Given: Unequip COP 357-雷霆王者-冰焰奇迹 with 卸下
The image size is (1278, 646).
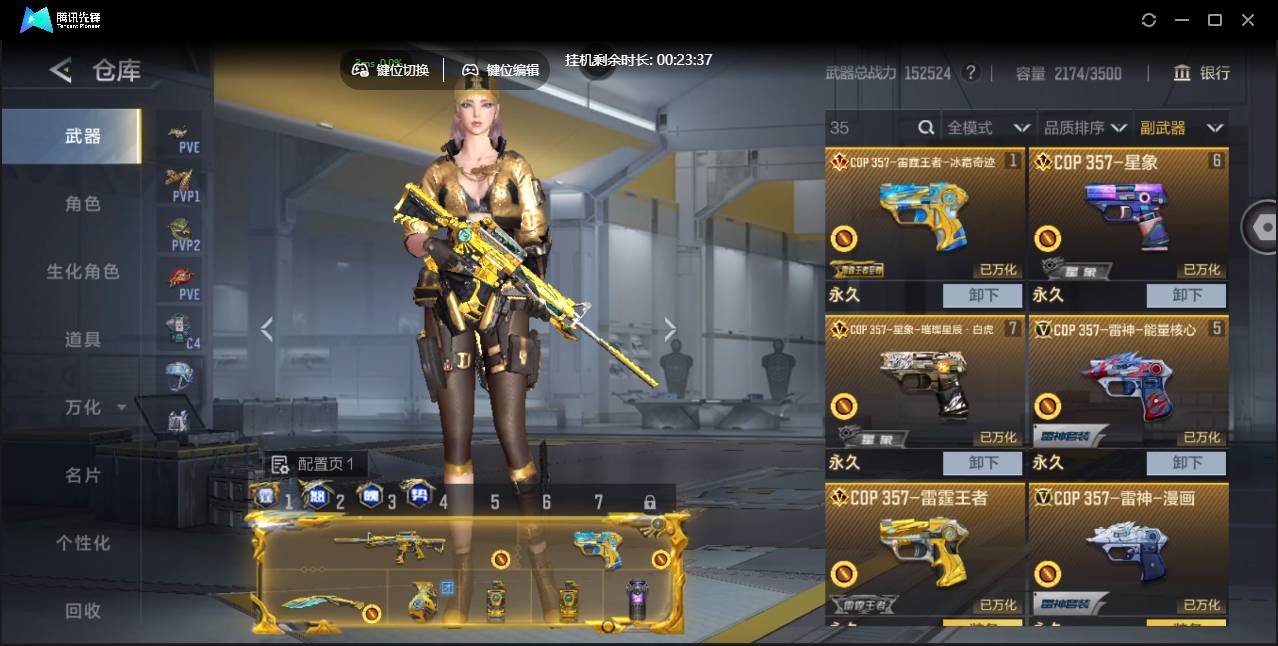Looking at the screenshot, I should point(983,295).
